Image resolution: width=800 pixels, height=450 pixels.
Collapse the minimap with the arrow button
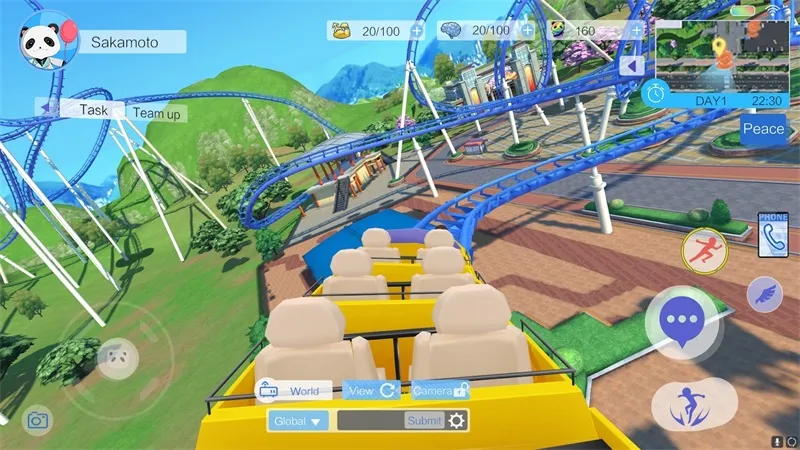(x=631, y=66)
